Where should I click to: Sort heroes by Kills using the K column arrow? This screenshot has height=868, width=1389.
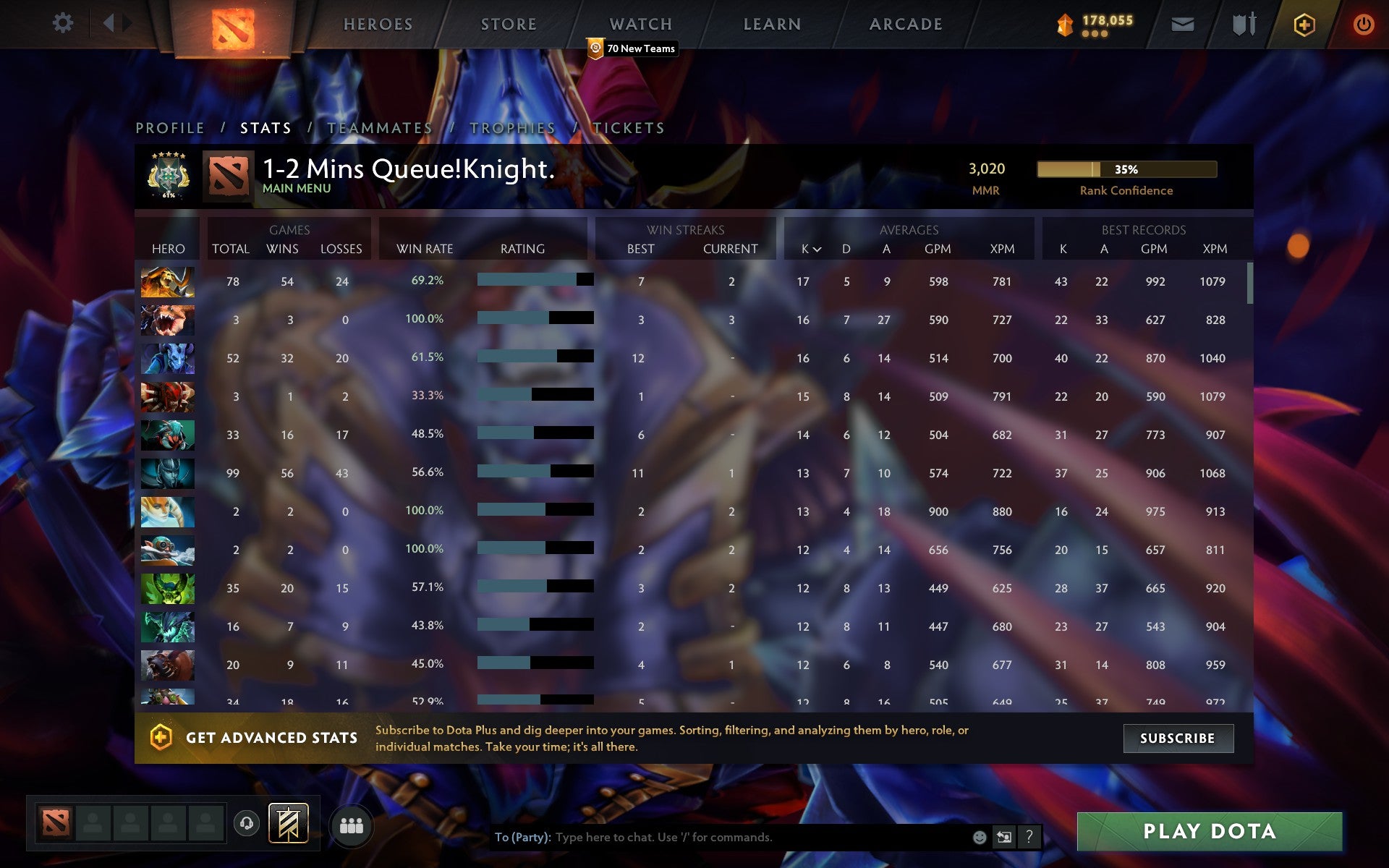point(810,249)
